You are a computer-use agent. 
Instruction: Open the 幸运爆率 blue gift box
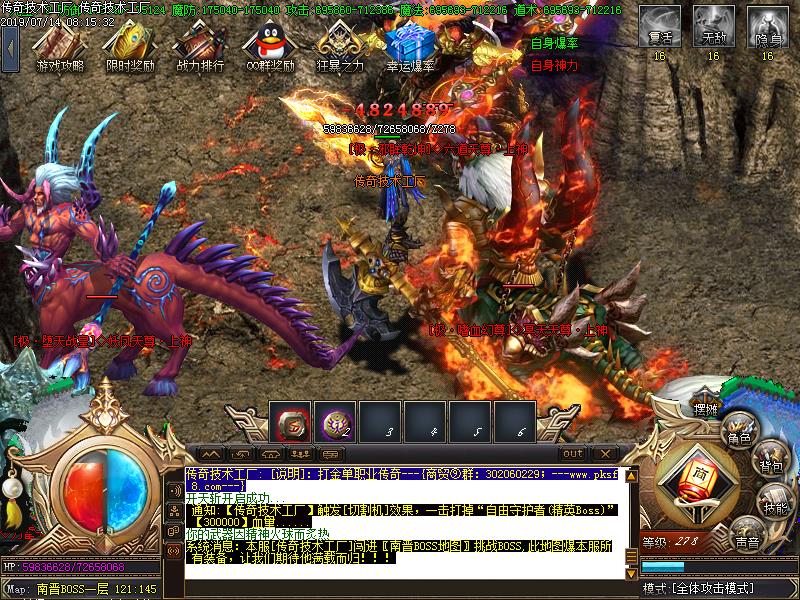pyautogui.click(x=410, y=44)
